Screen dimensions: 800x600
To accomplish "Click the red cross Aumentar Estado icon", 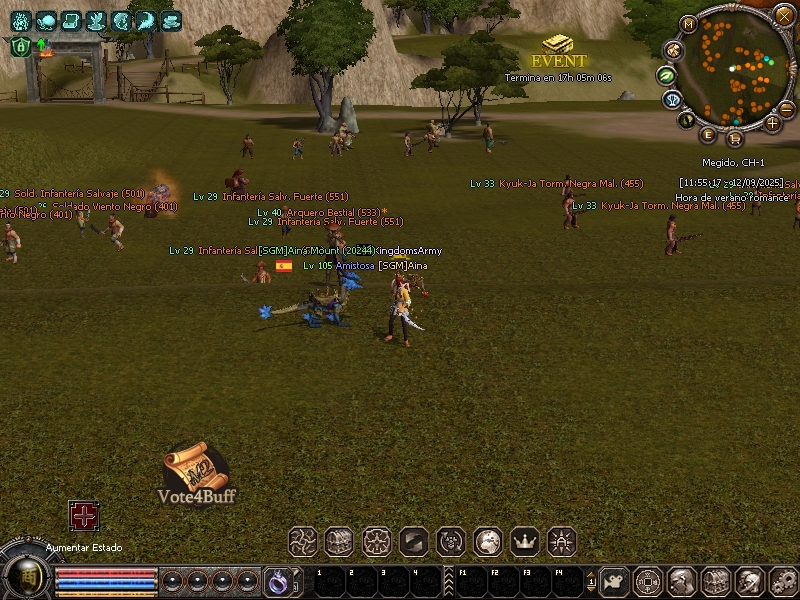I will point(83,515).
